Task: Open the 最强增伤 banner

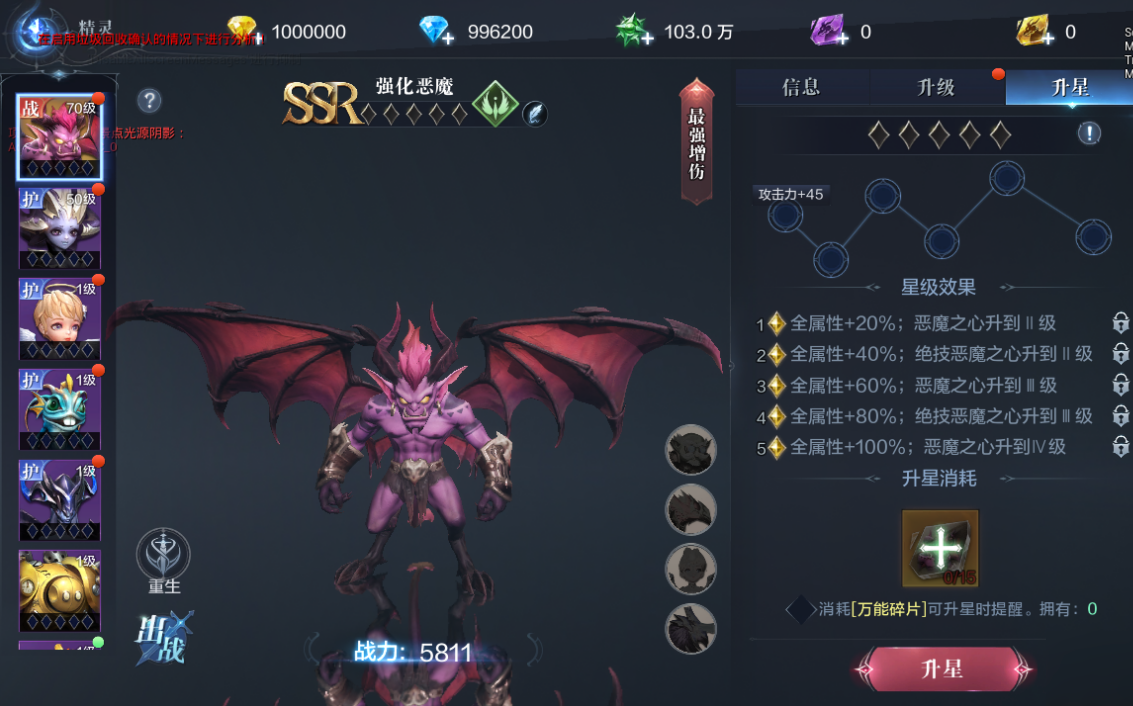Action: 697,142
